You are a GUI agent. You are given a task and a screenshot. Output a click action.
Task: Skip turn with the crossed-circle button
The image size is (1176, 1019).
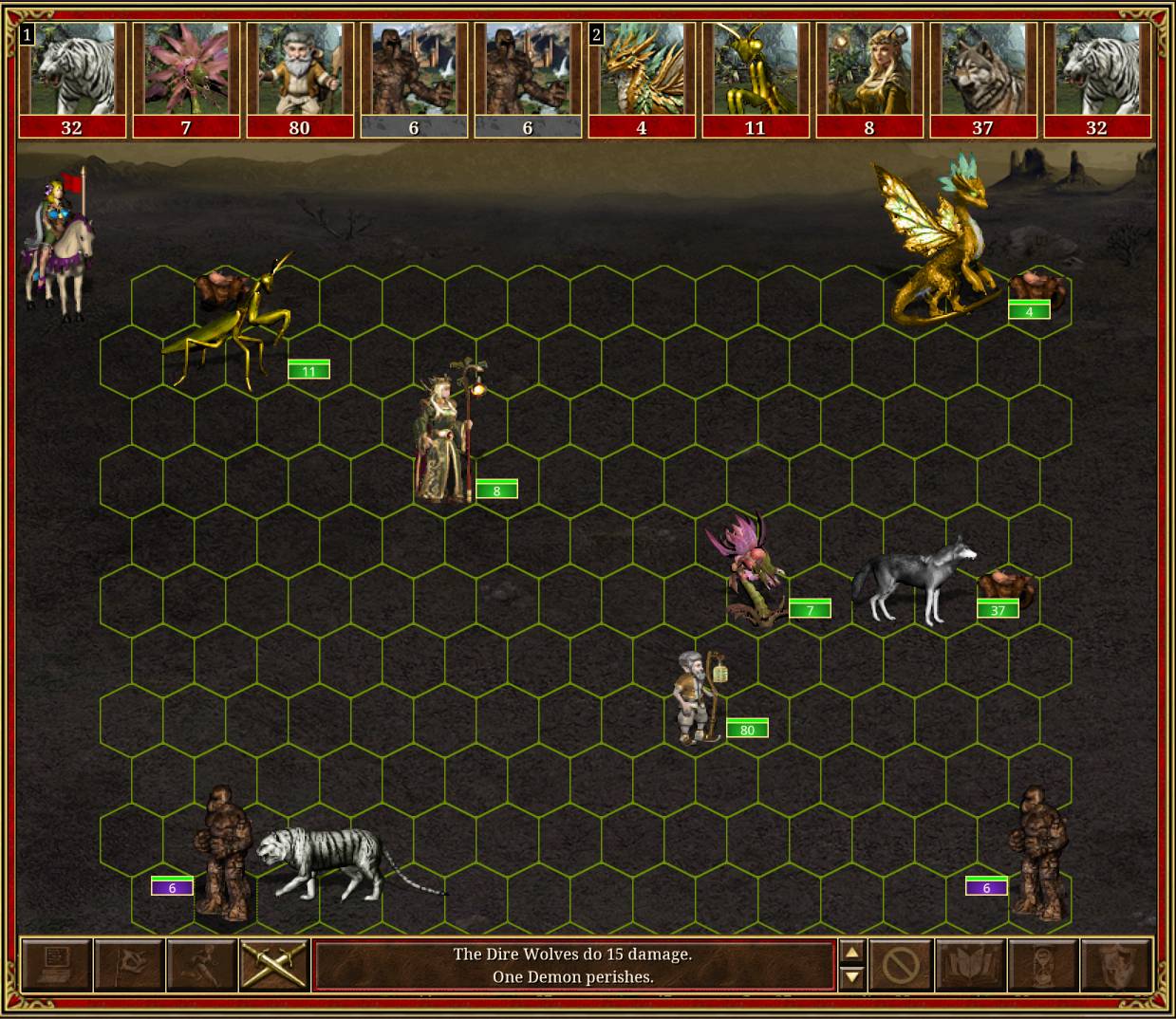[x=899, y=965]
